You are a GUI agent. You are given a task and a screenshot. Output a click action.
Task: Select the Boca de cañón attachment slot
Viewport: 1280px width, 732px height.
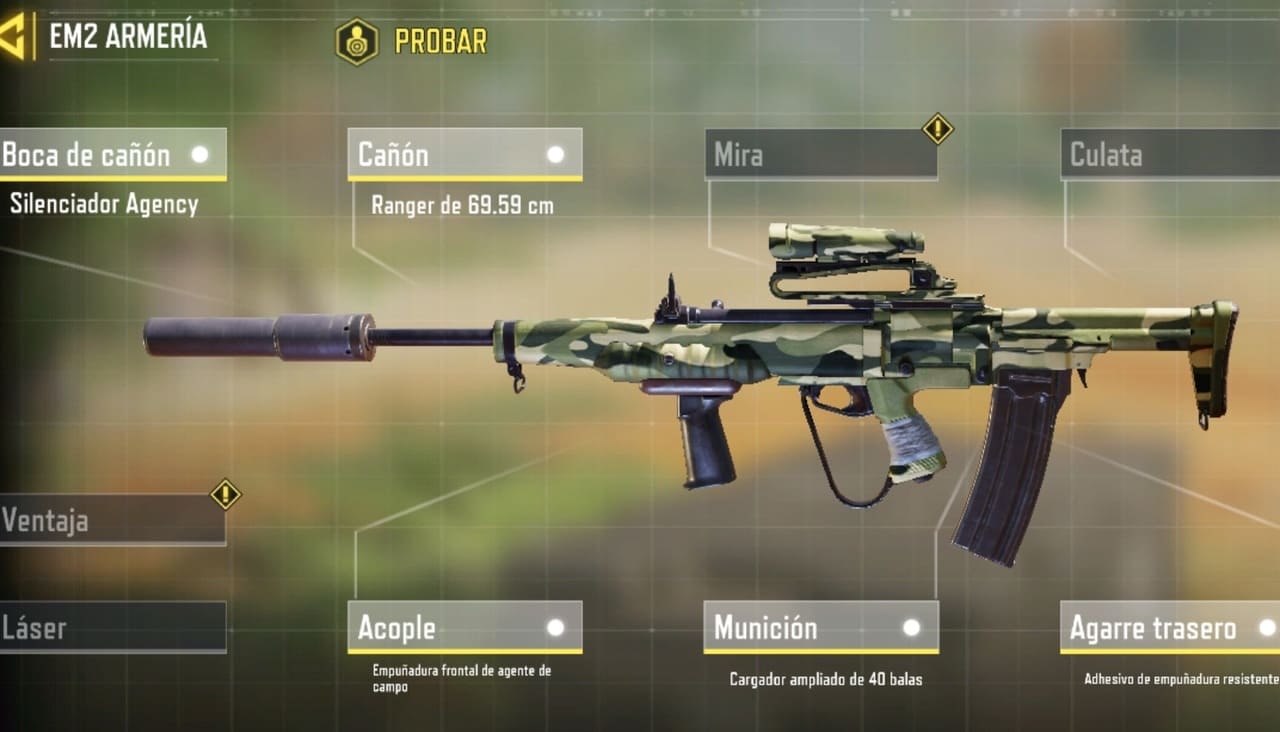coord(112,155)
